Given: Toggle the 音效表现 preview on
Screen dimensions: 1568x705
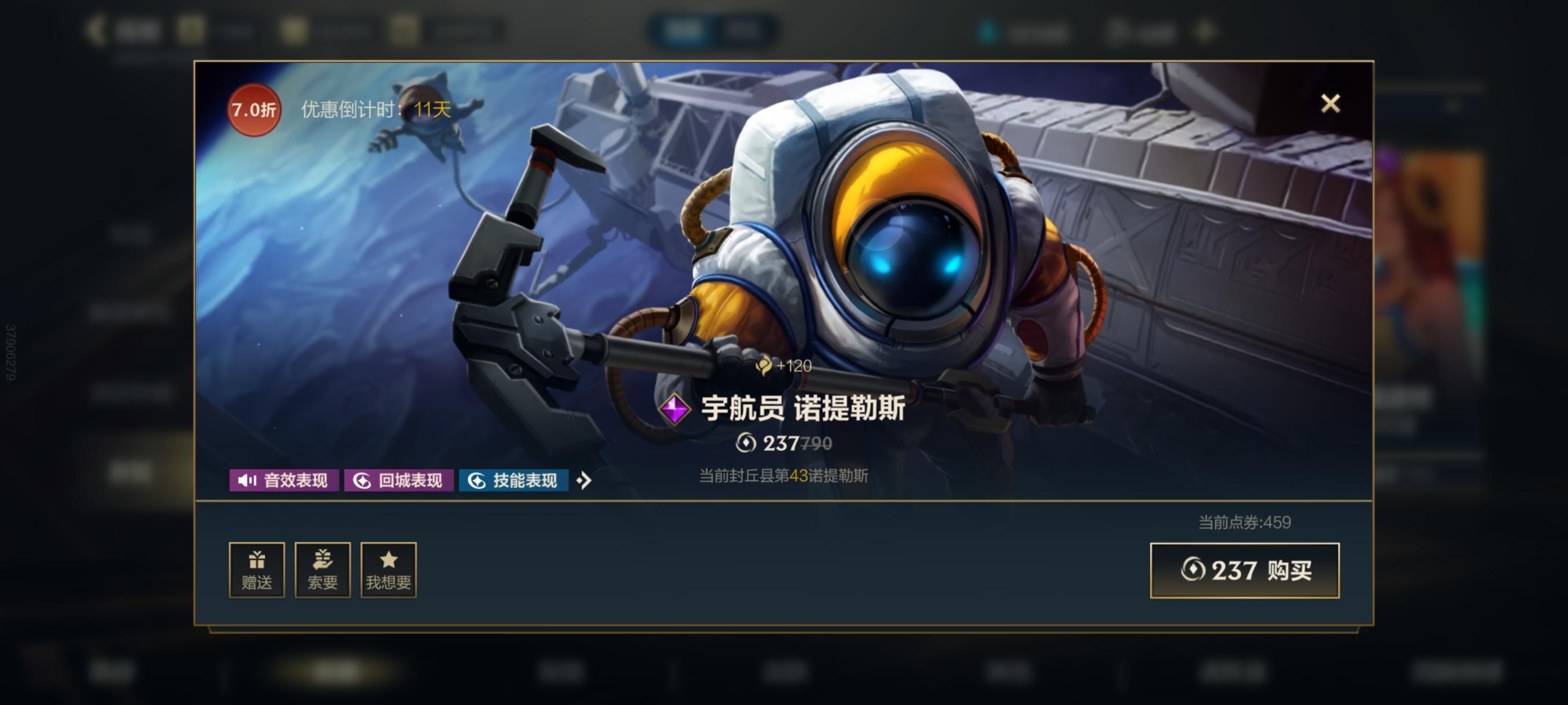Looking at the screenshot, I should (284, 481).
